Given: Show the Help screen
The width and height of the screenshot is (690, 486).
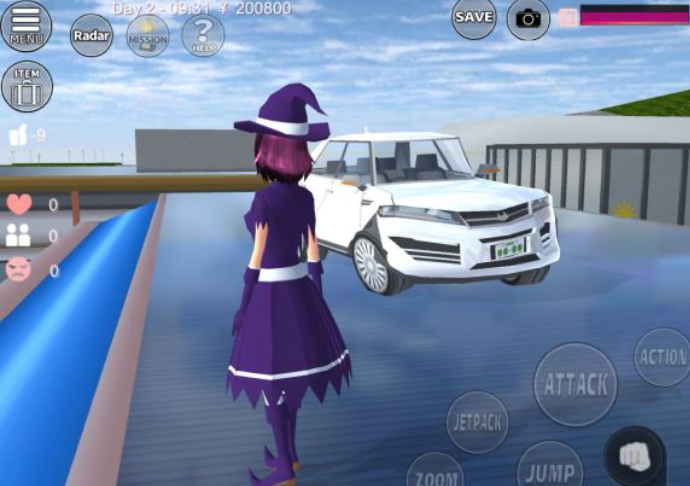Looking at the screenshot, I should tap(203, 35).
